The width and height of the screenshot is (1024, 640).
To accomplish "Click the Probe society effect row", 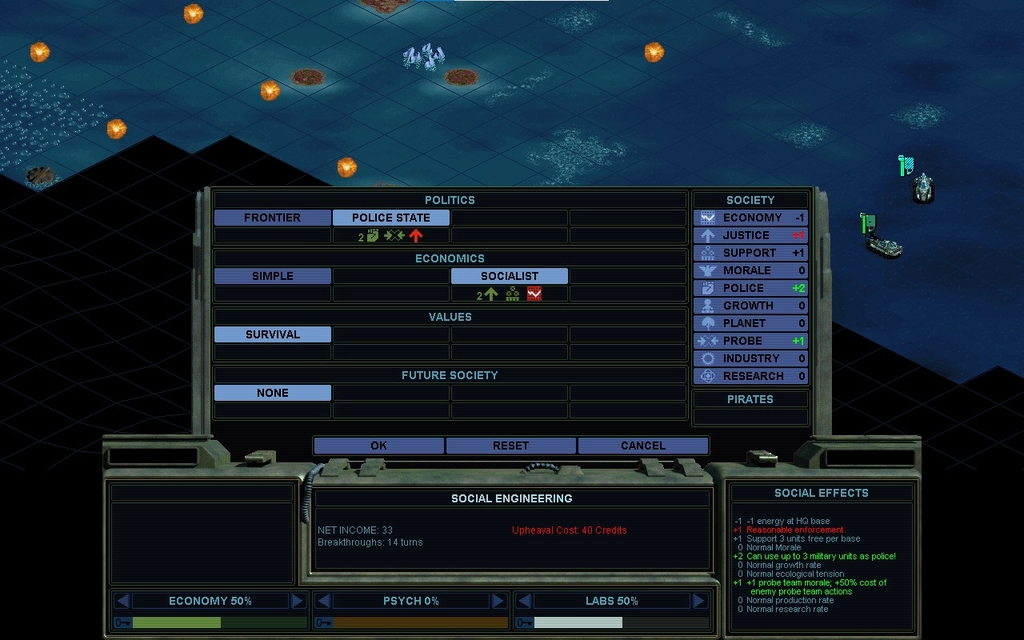I will 751,341.
